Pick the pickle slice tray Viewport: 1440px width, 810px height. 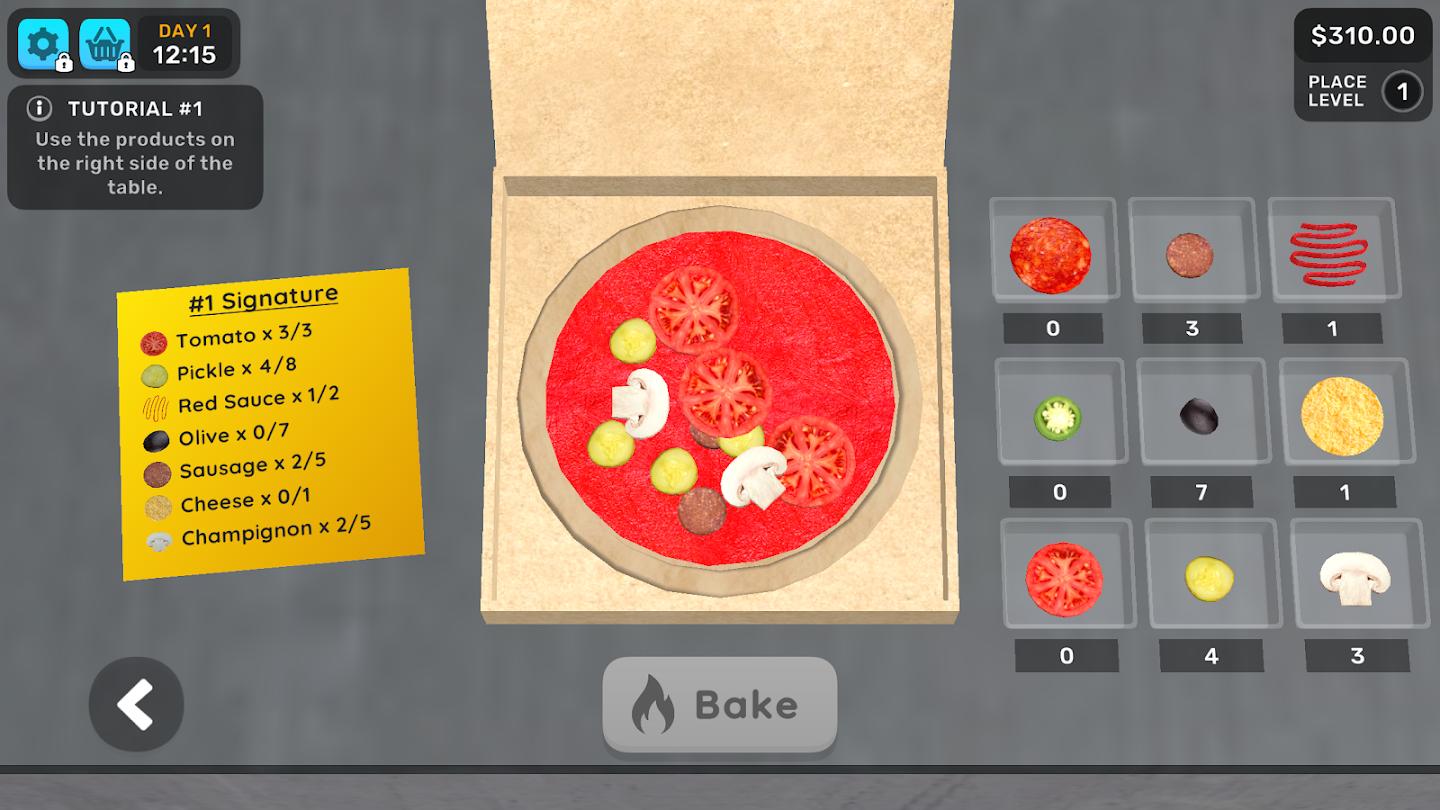[1209, 579]
